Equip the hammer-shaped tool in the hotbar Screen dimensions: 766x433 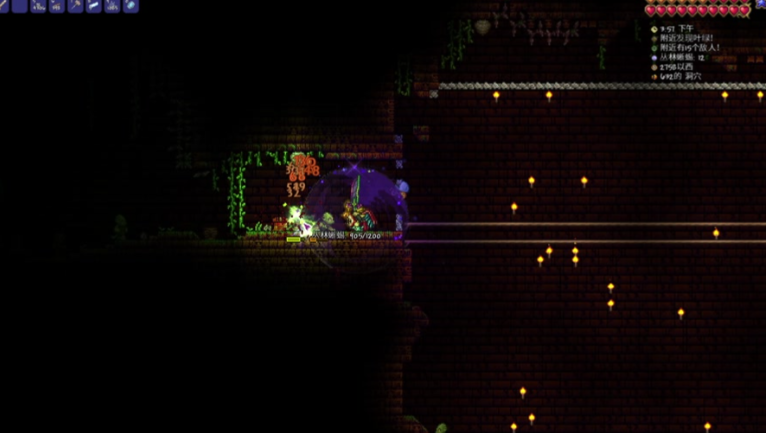pos(75,6)
